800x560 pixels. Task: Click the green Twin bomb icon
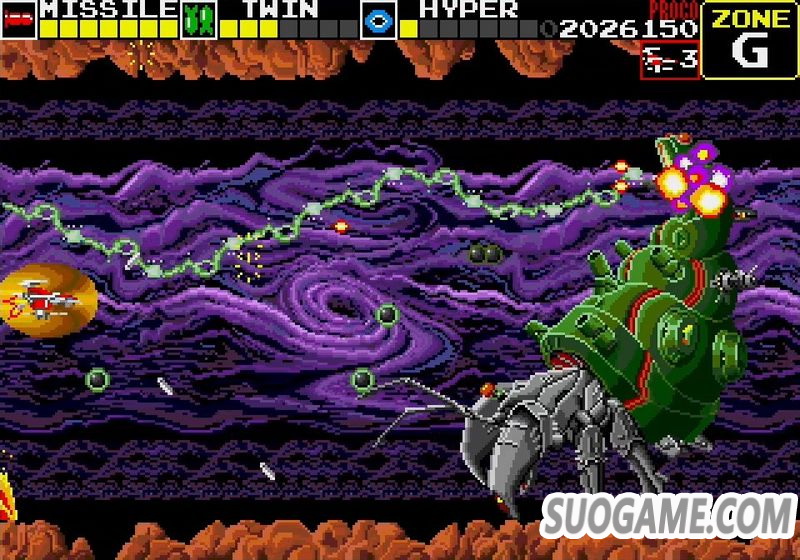199,20
